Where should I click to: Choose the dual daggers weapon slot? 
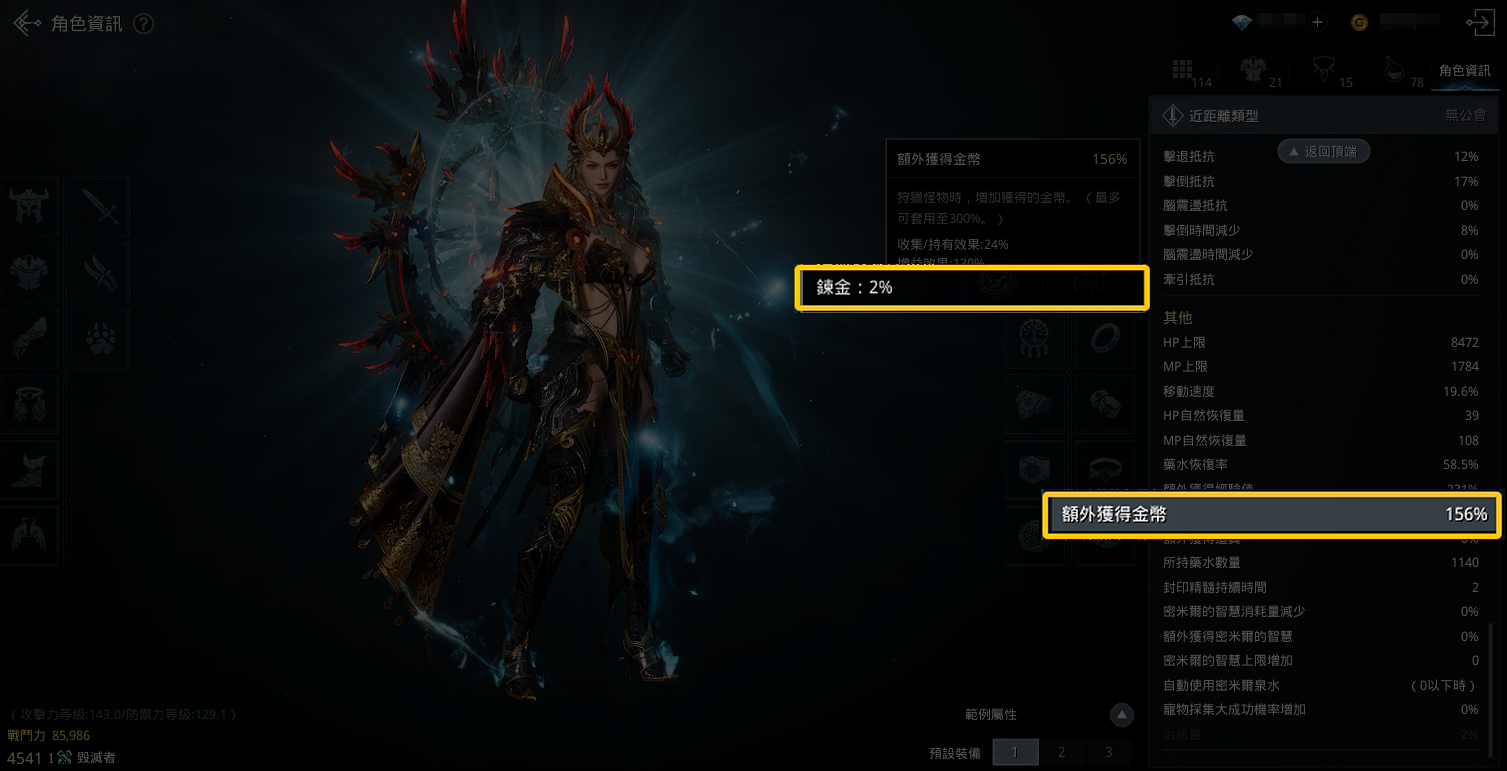(x=100, y=271)
